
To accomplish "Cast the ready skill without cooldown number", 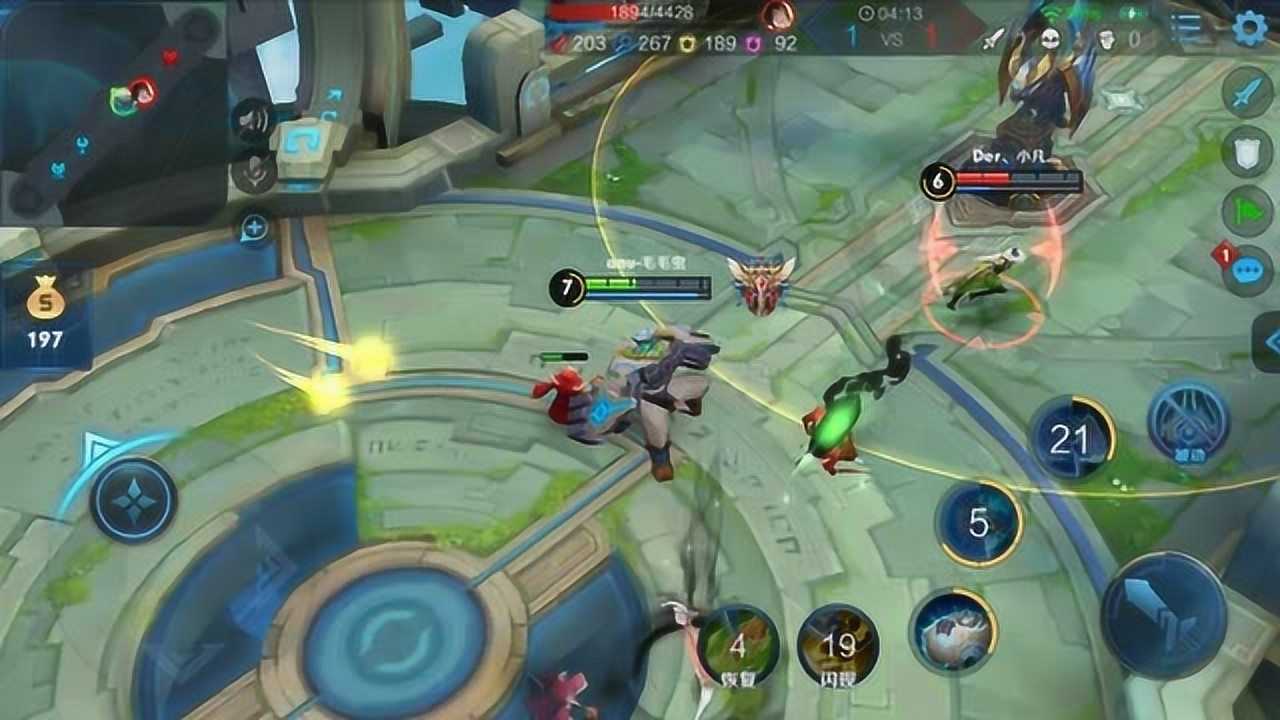I will pos(952,630).
